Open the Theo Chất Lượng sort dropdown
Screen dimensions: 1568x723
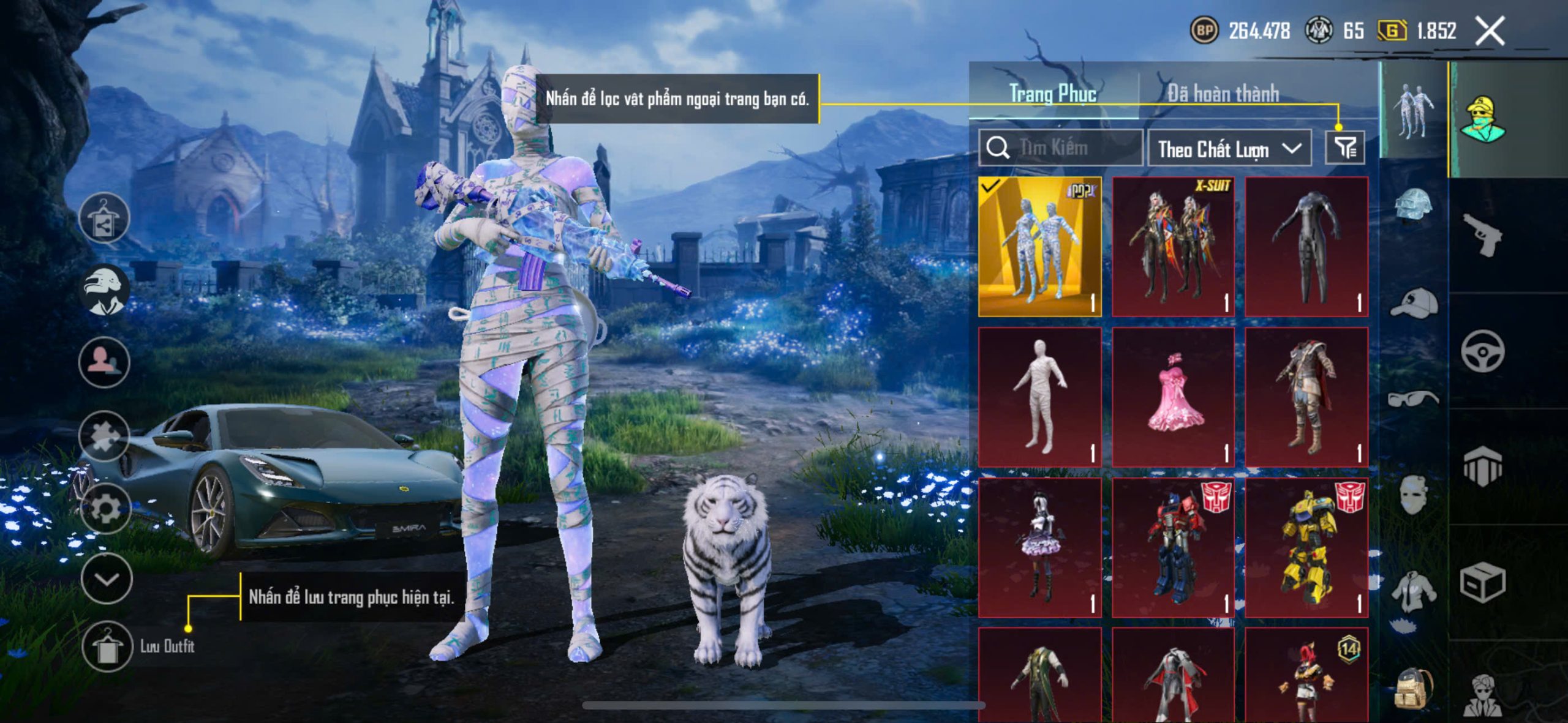coord(1229,149)
